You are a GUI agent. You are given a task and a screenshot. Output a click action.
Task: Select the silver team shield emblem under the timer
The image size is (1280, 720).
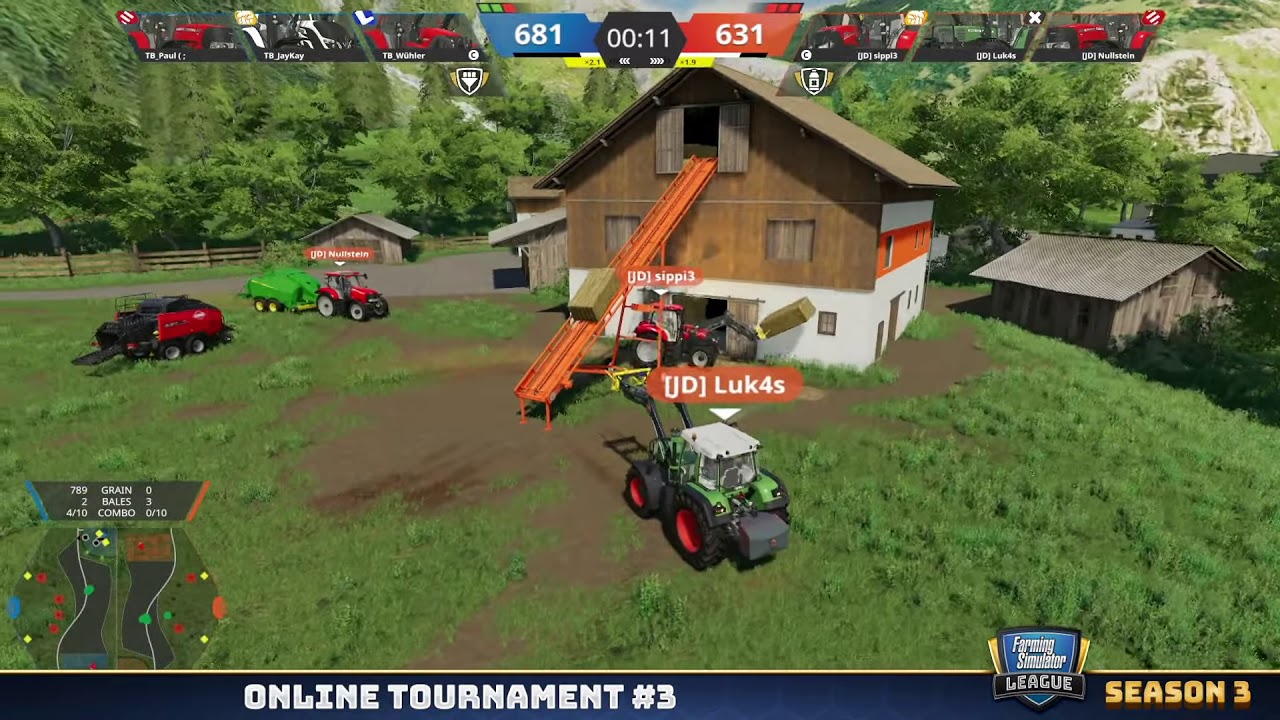click(x=470, y=80)
